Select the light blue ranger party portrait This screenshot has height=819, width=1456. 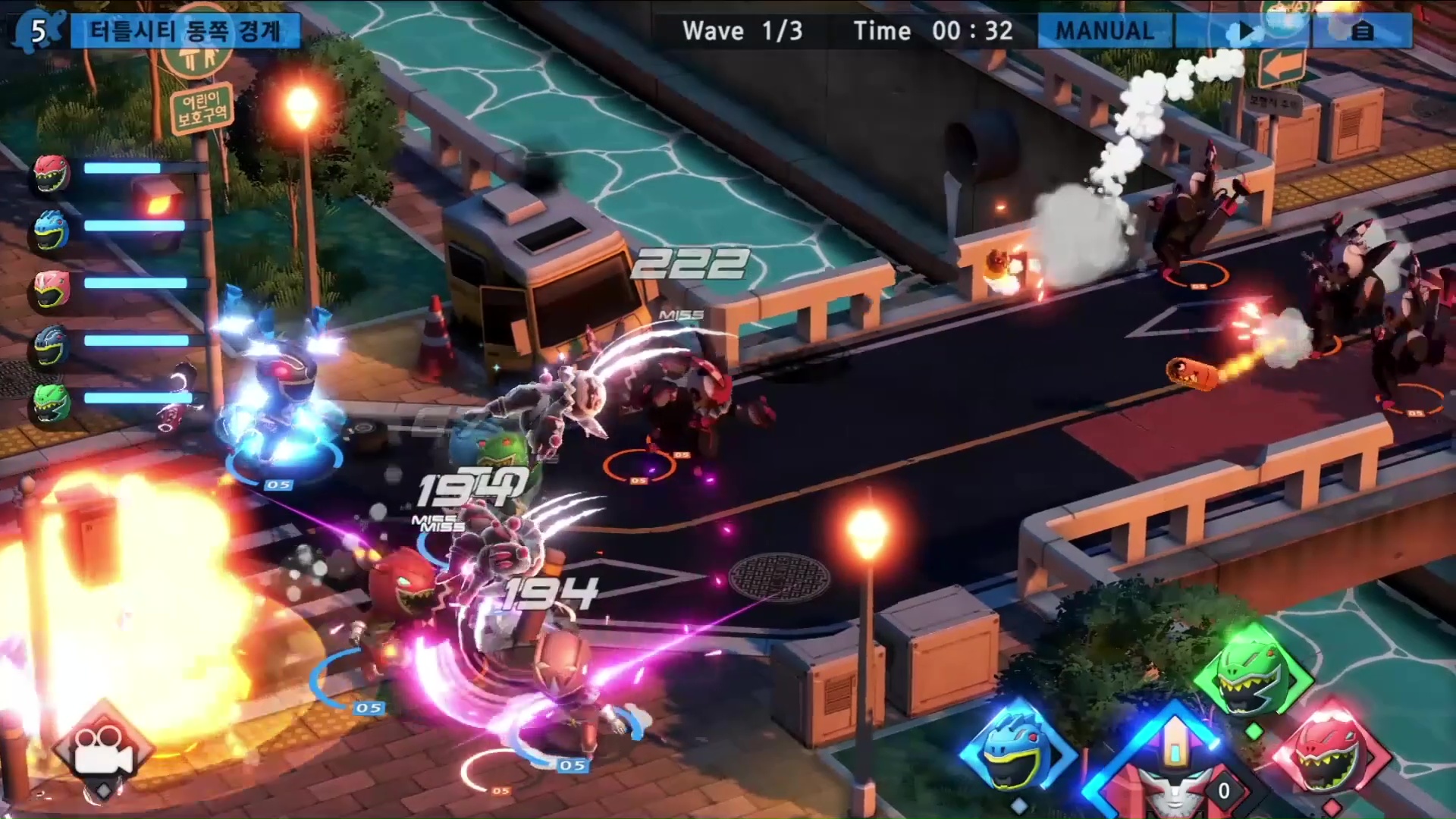52,230
